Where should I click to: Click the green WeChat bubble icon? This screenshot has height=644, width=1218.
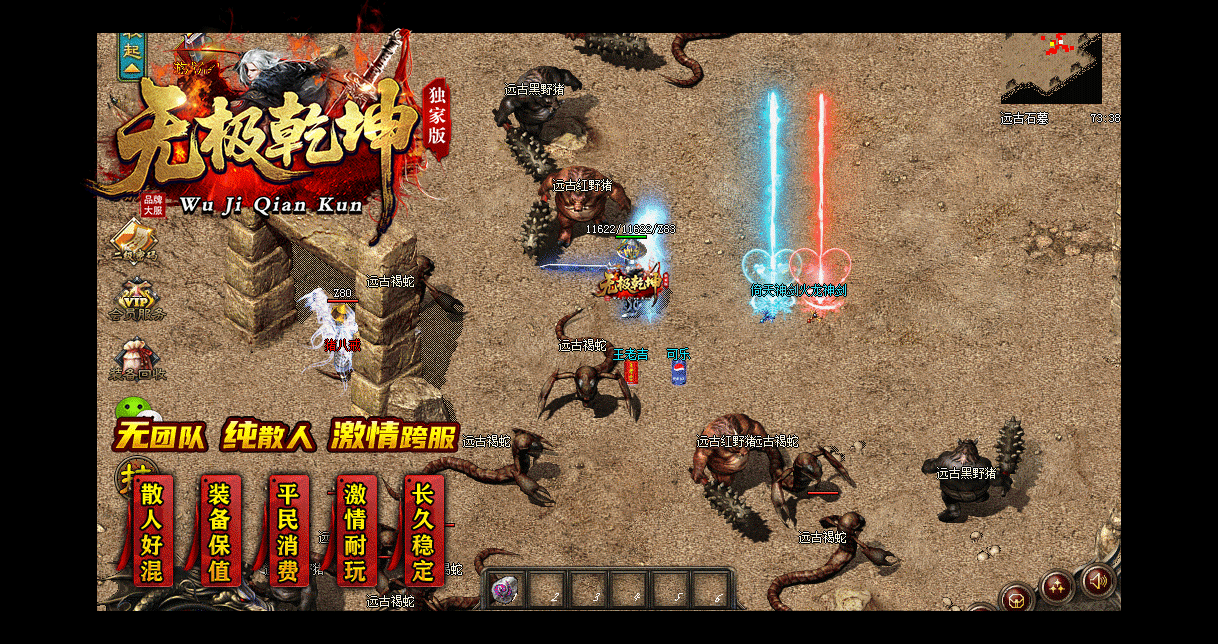click(x=132, y=410)
